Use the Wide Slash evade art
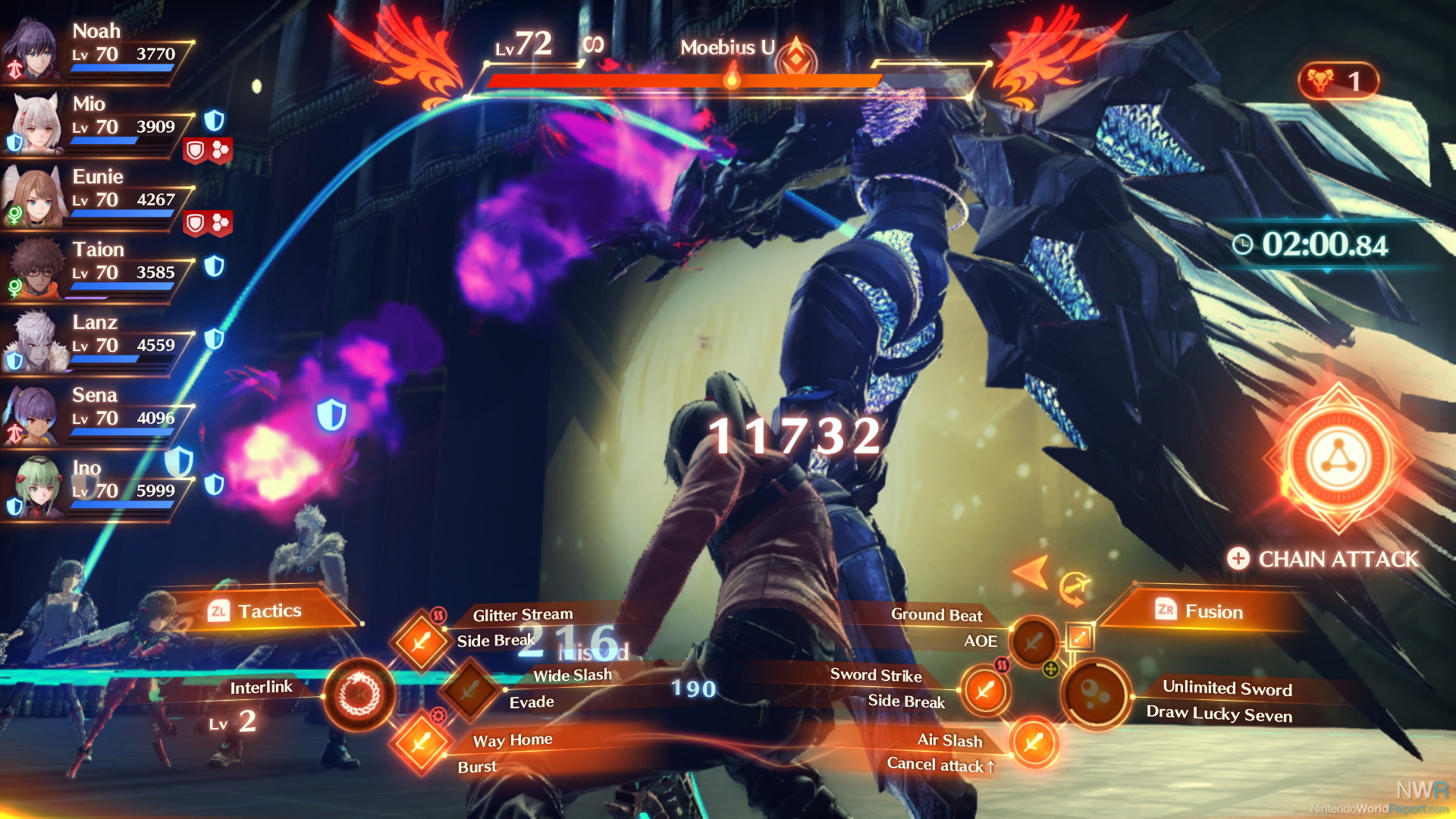The height and width of the screenshot is (819, 1456). (x=470, y=690)
